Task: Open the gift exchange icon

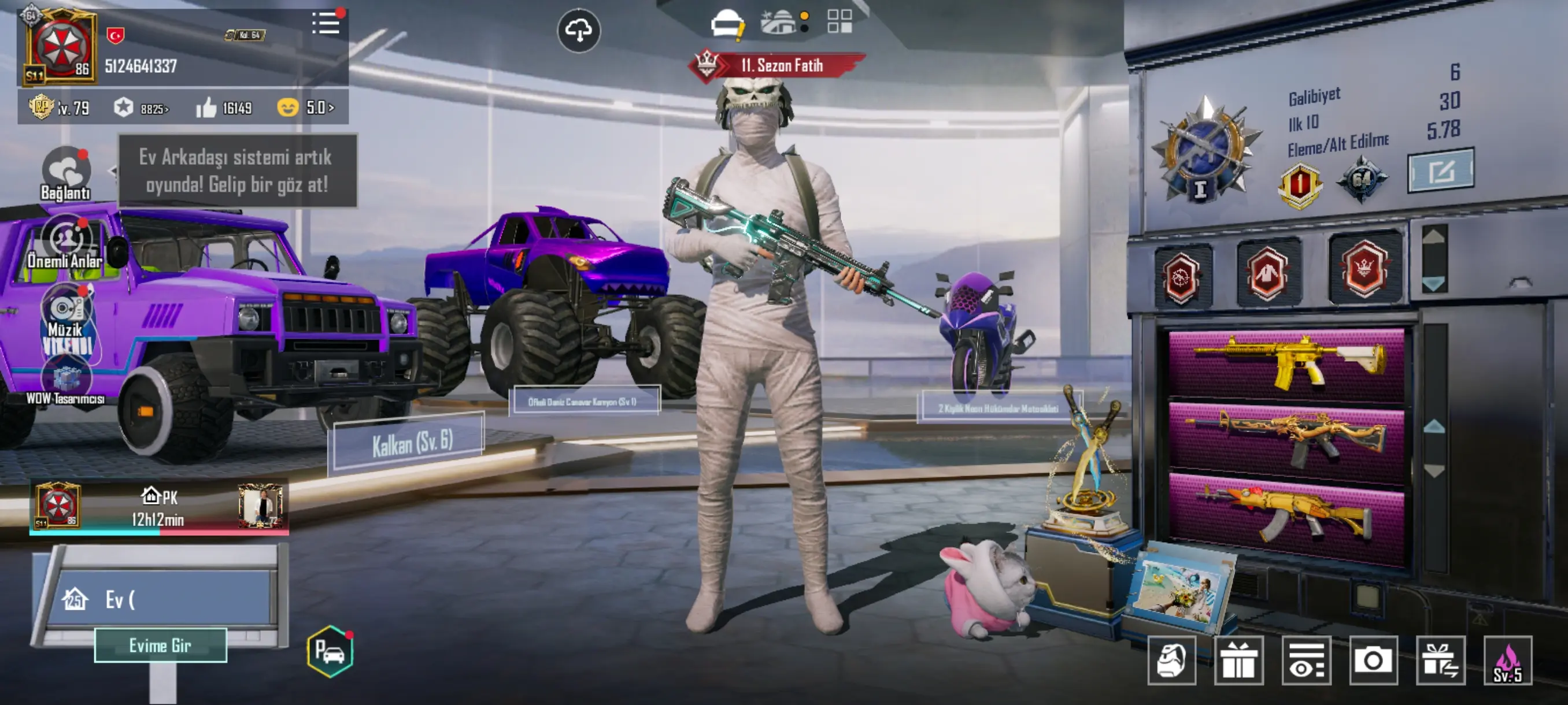Action: pyautogui.click(x=1440, y=660)
